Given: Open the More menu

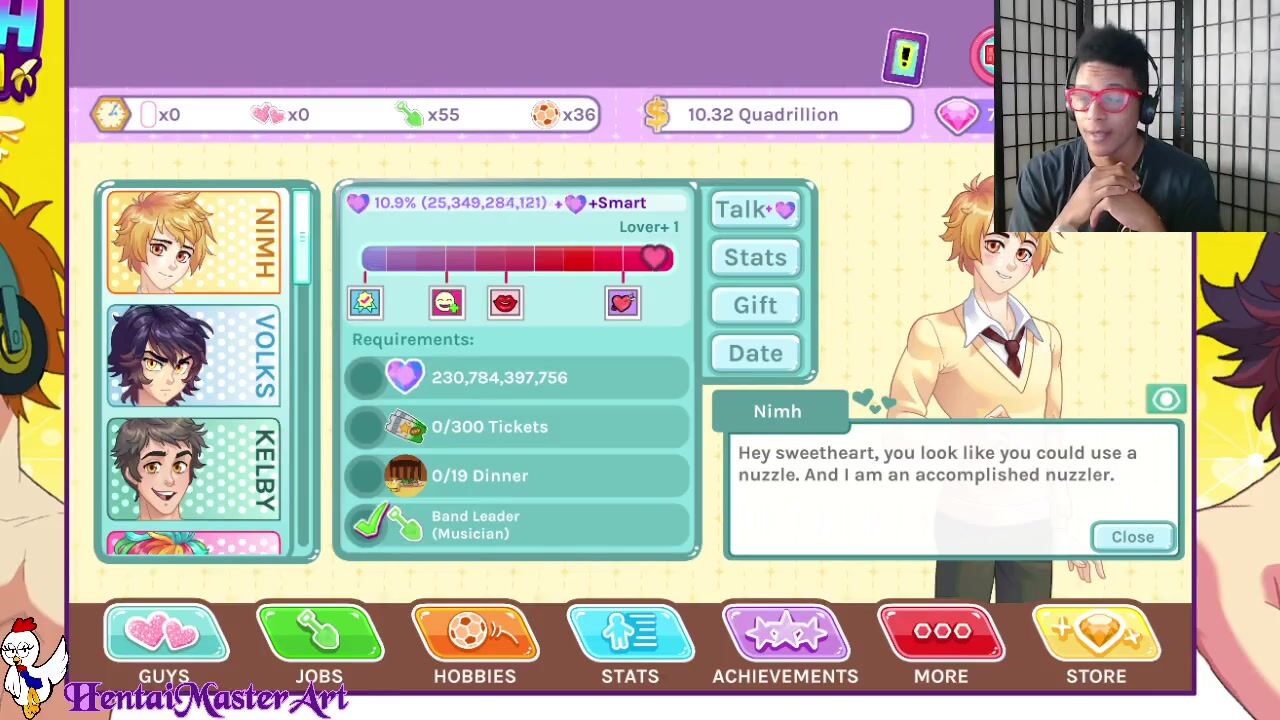Looking at the screenshot, I should pyautogui.click(x=941, y=645).
